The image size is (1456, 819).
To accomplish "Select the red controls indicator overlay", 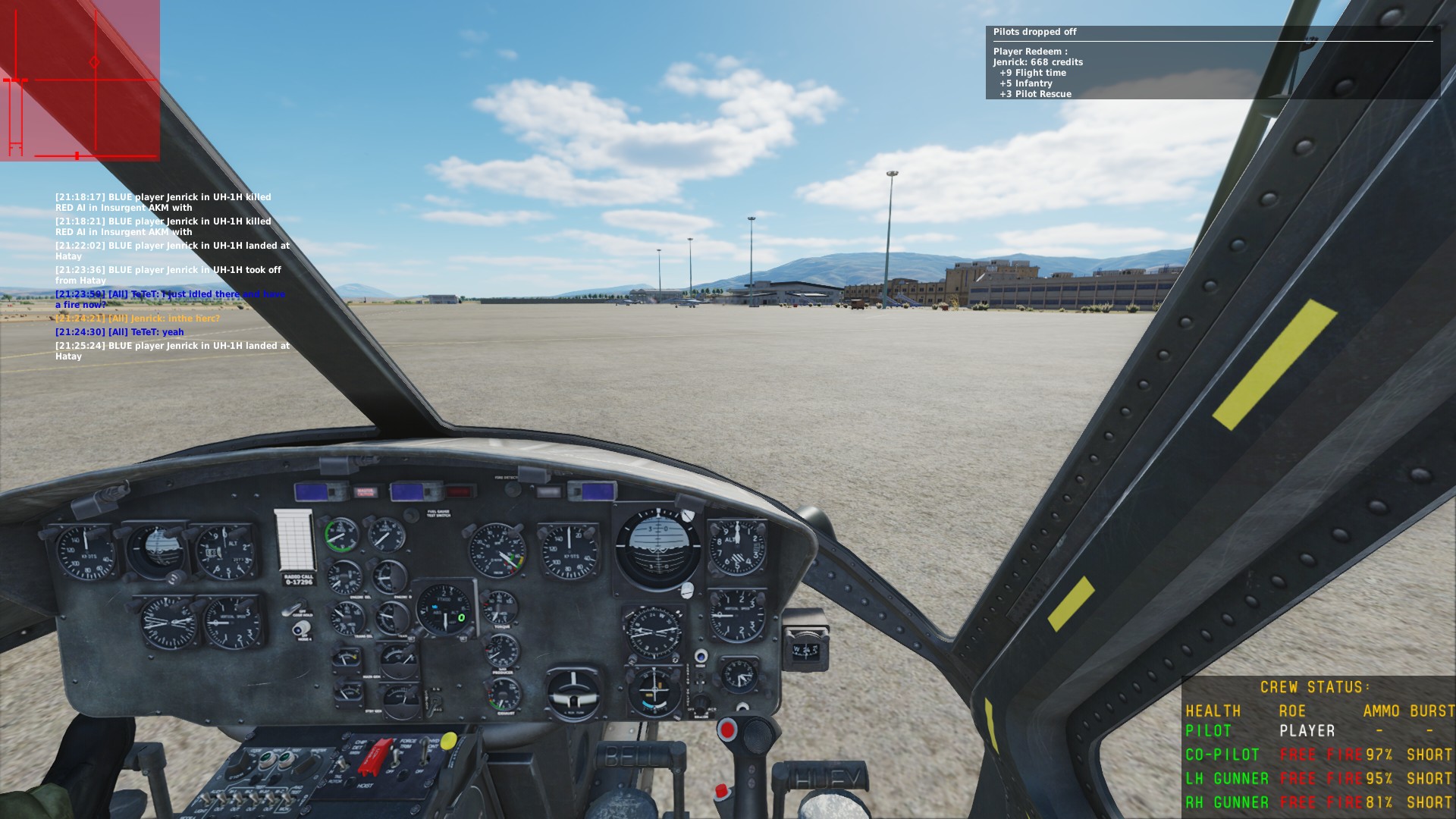I will pos(80,80).
